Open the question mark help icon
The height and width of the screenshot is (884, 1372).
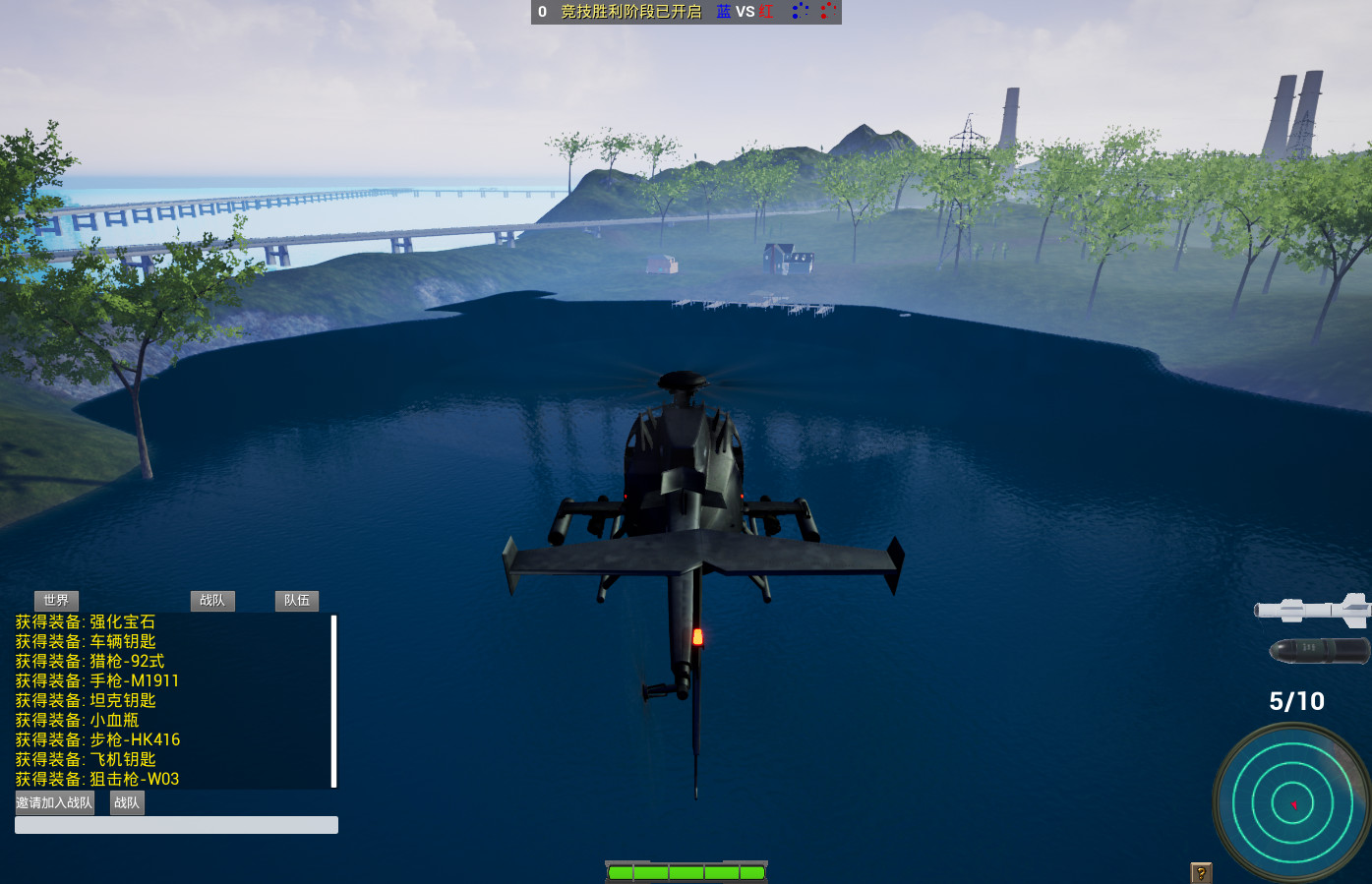[1199, 871]
